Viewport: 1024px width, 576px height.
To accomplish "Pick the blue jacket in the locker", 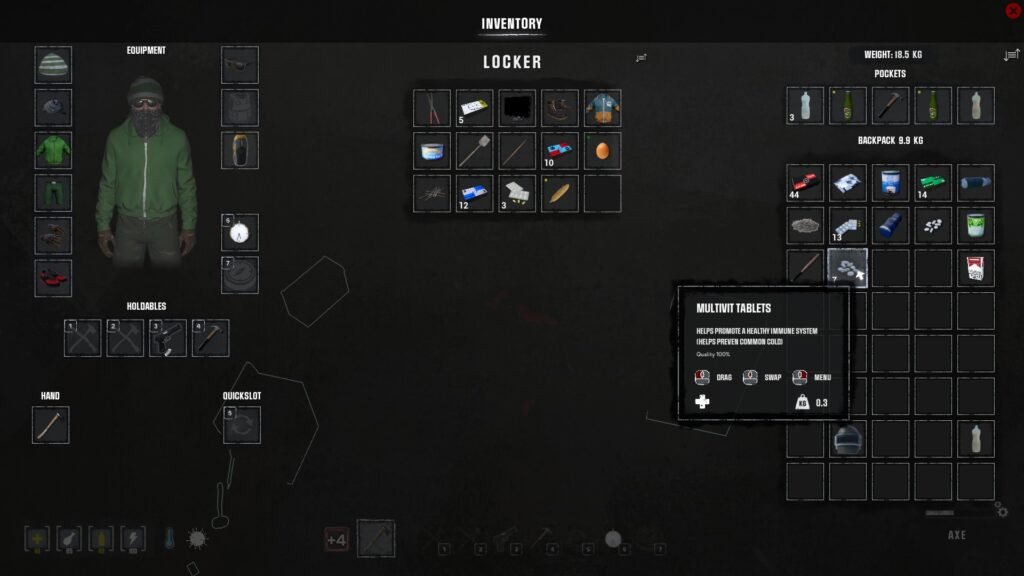I will point(602,108).
